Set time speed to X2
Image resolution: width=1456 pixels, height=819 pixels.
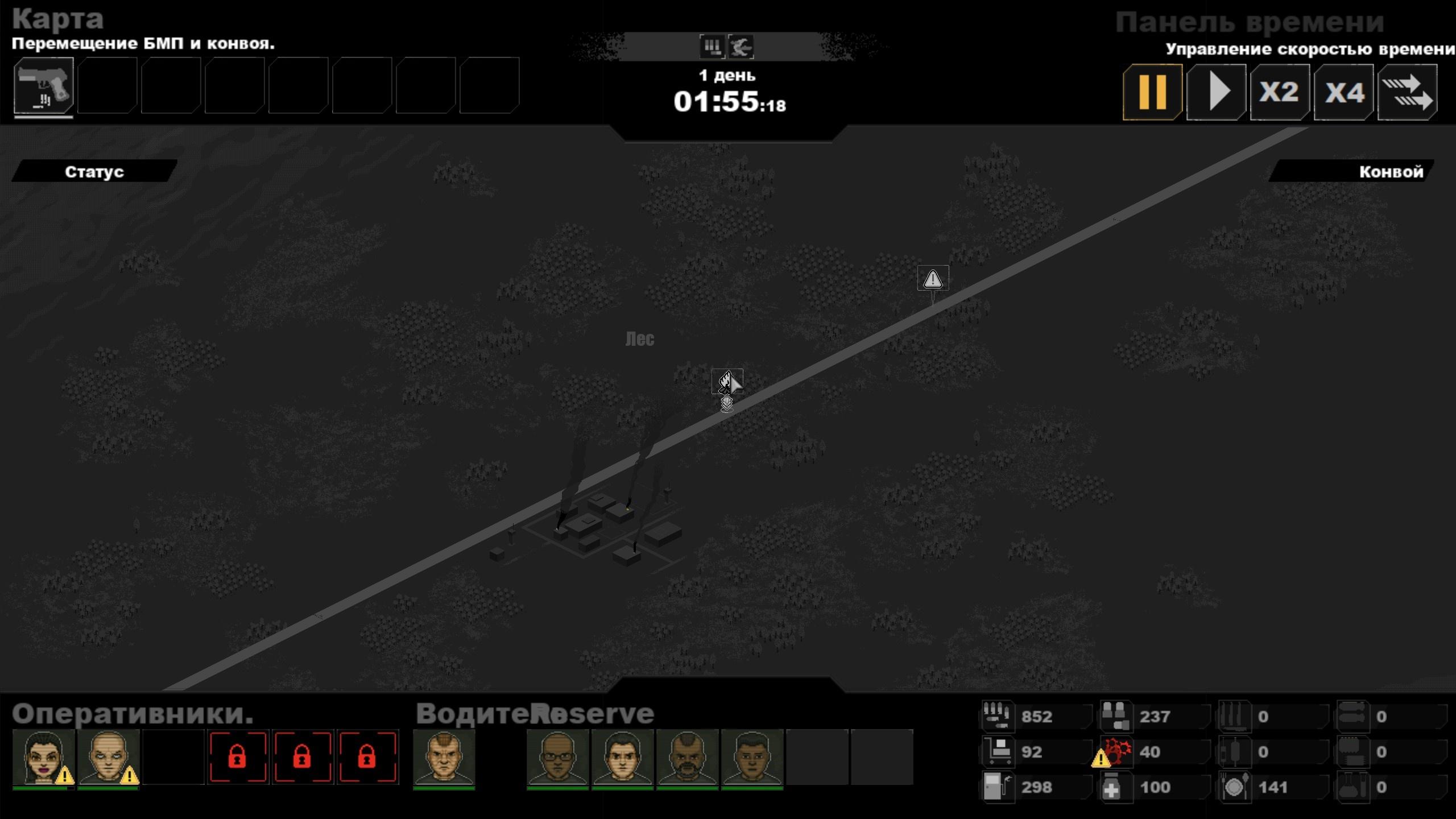[1280, 92]
